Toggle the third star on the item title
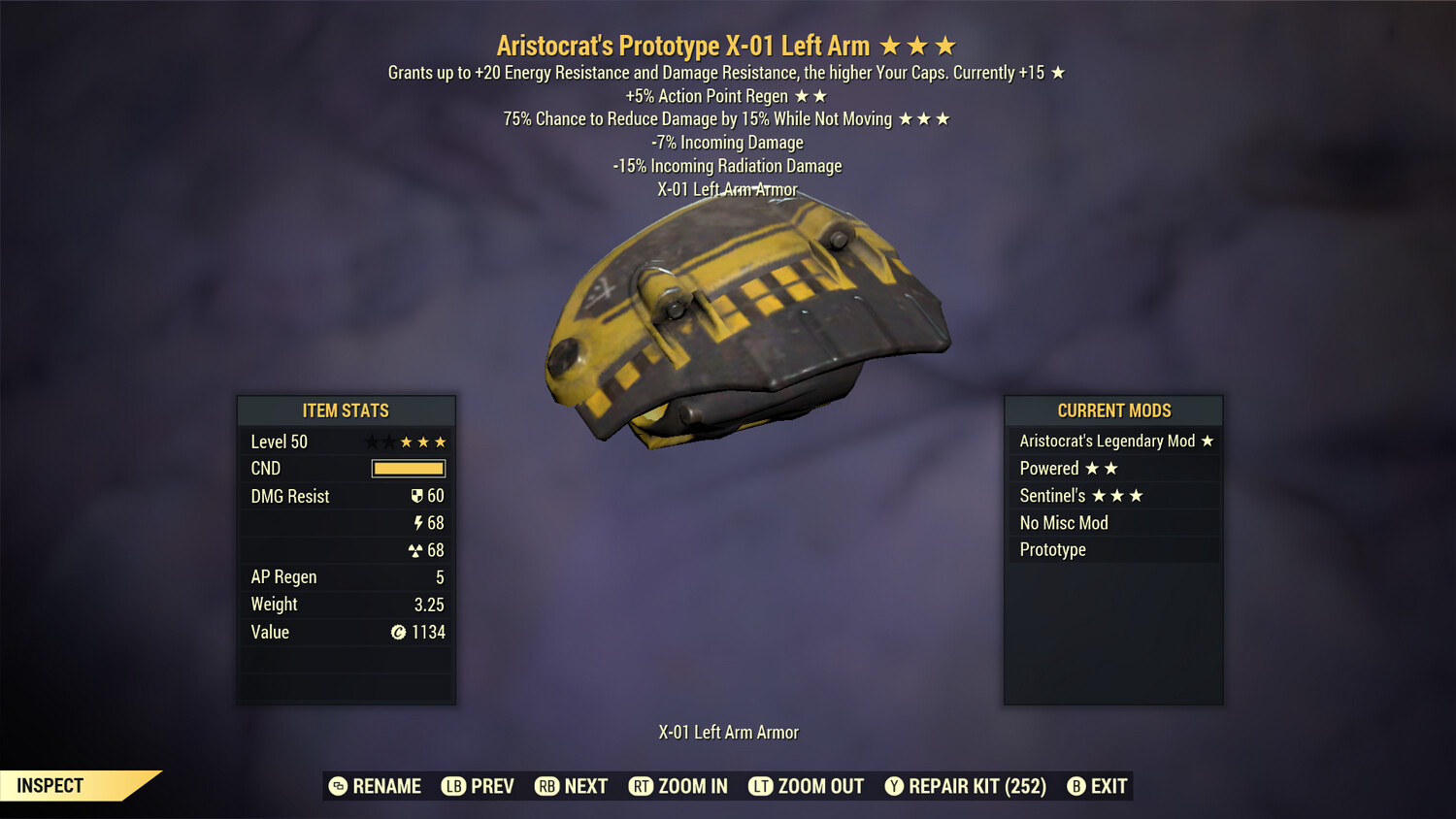This screenshot has height=819, width=1456. 943,45
